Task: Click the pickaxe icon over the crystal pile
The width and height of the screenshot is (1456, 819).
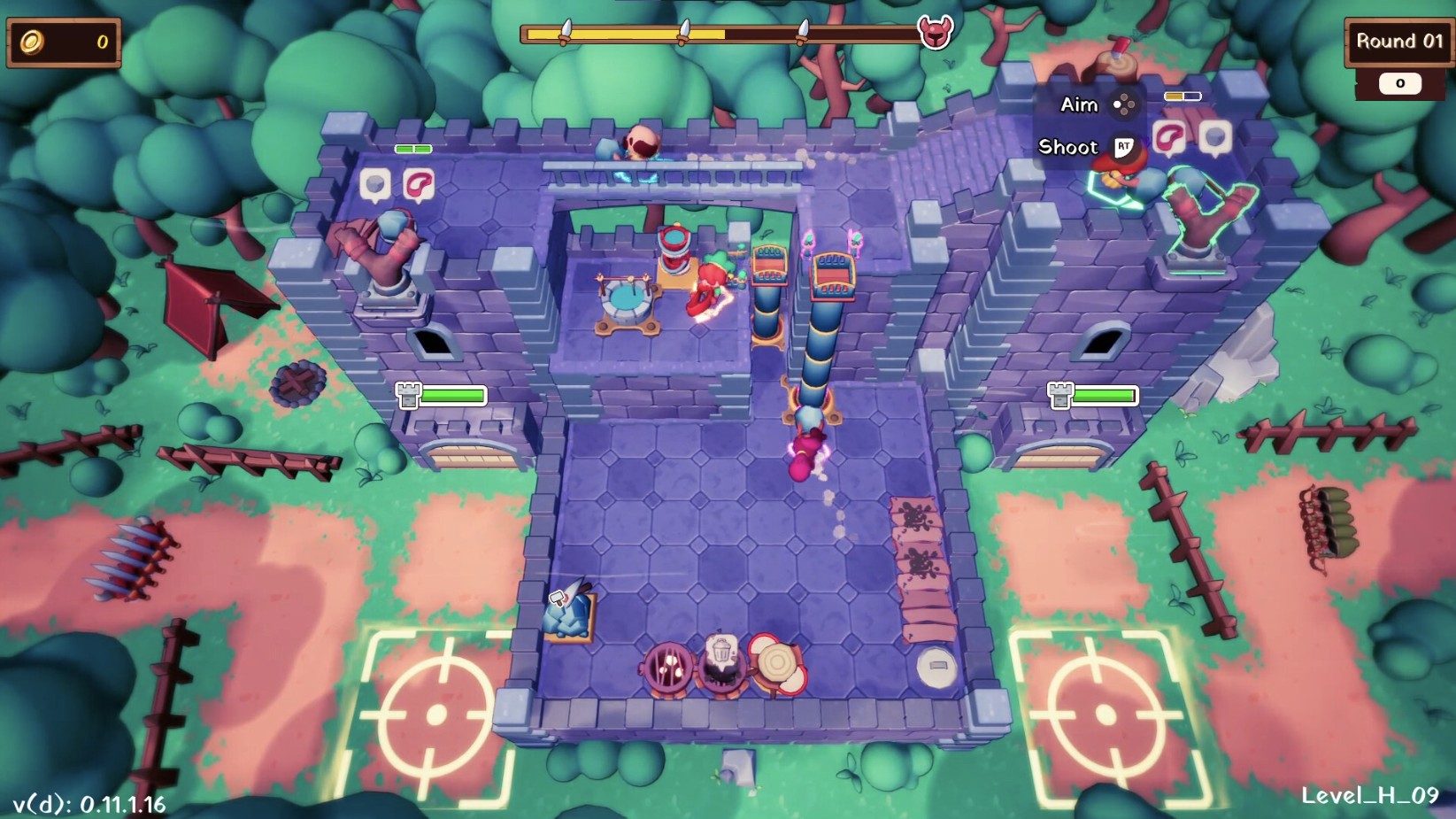Action: click(558, 598)
